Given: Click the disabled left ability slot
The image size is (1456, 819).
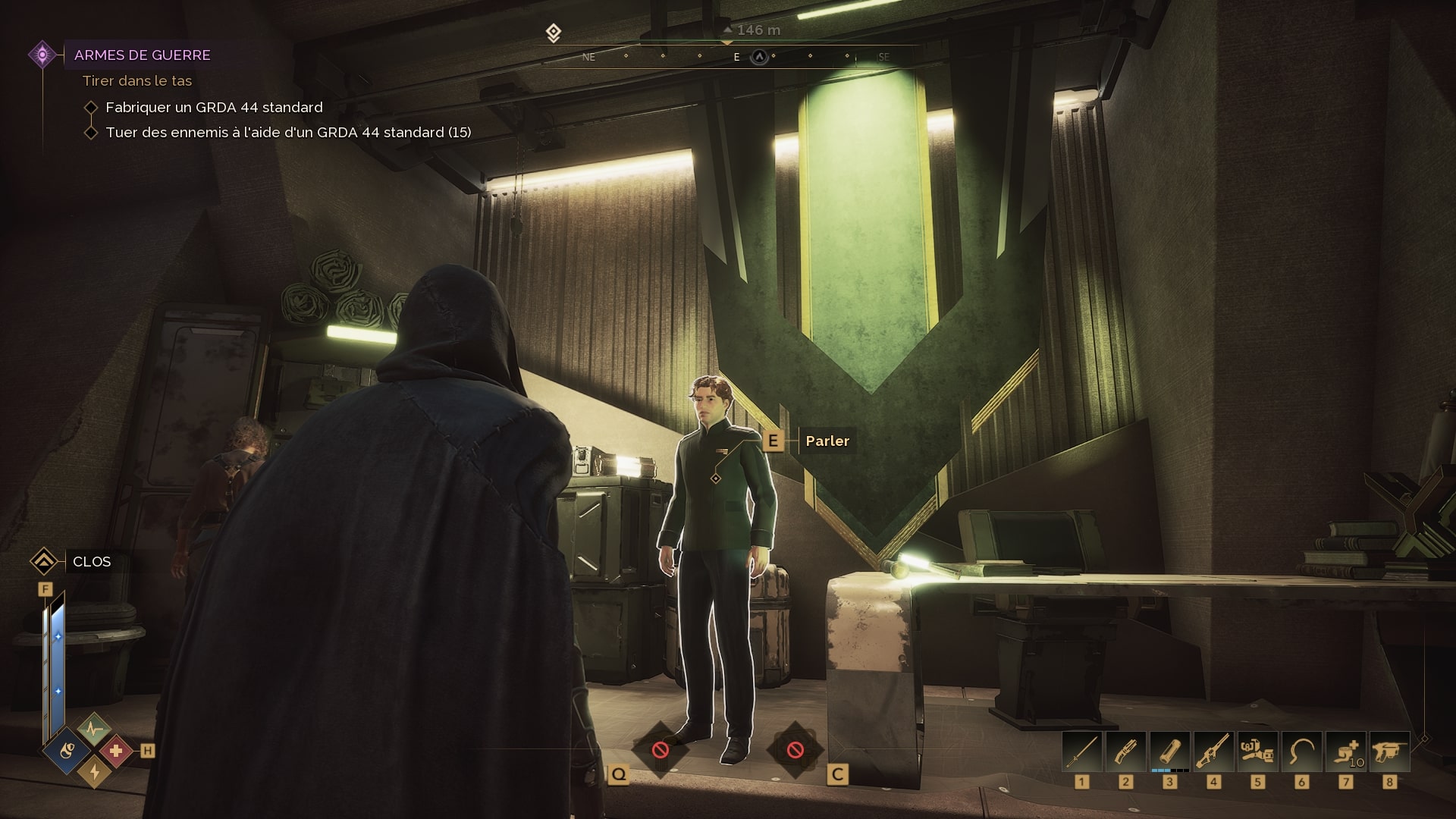Looking at the screenshot, I should [660, 750].
